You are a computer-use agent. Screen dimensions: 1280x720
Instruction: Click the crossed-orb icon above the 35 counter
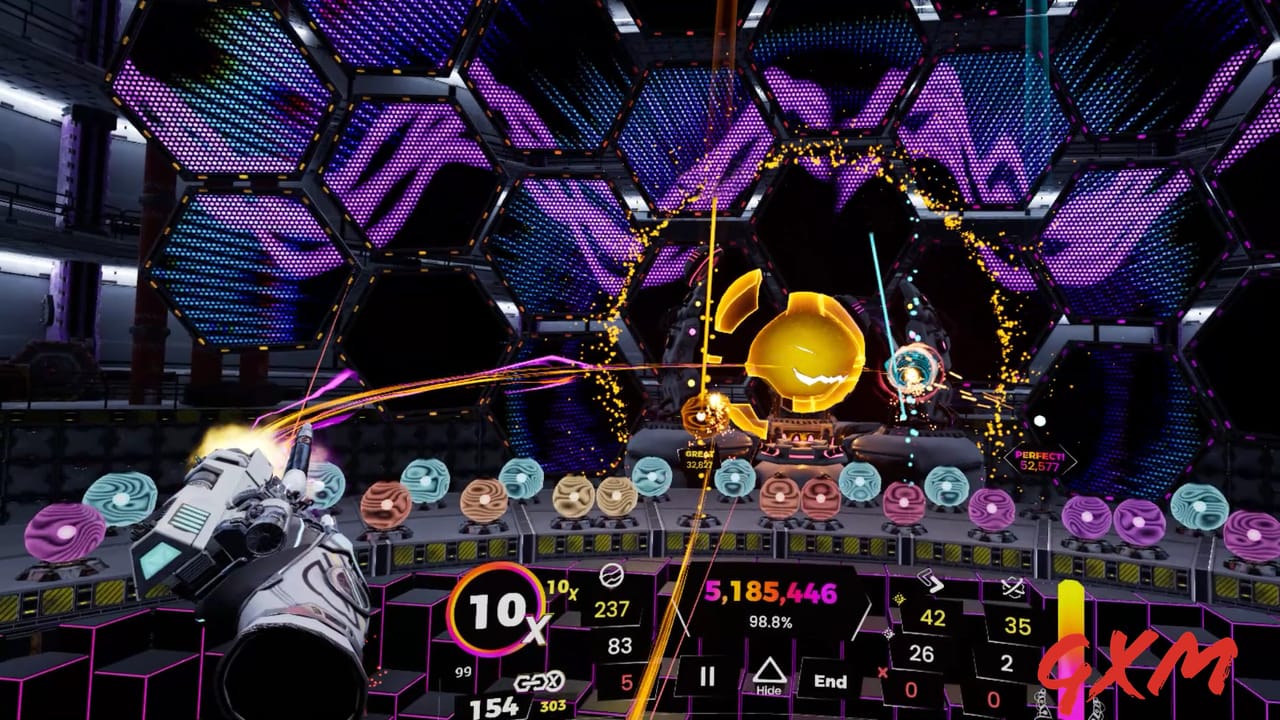(1013, 584)
